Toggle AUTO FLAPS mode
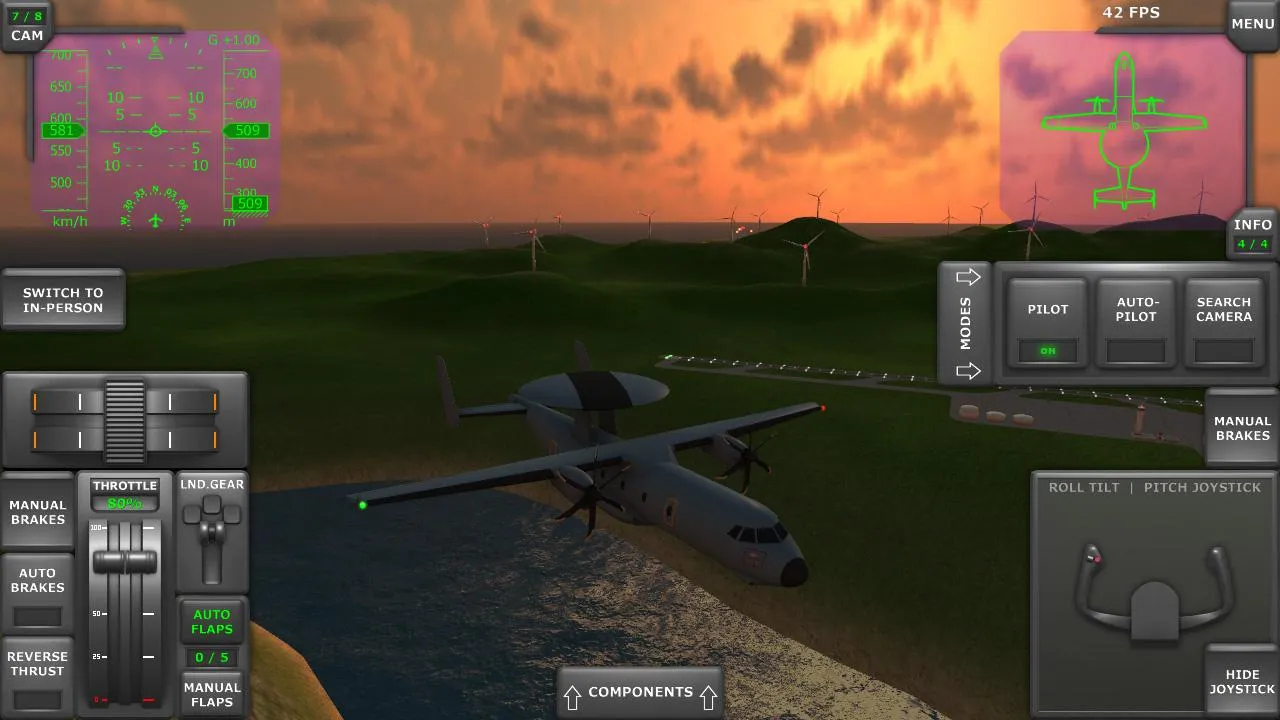 click(211, 621)
